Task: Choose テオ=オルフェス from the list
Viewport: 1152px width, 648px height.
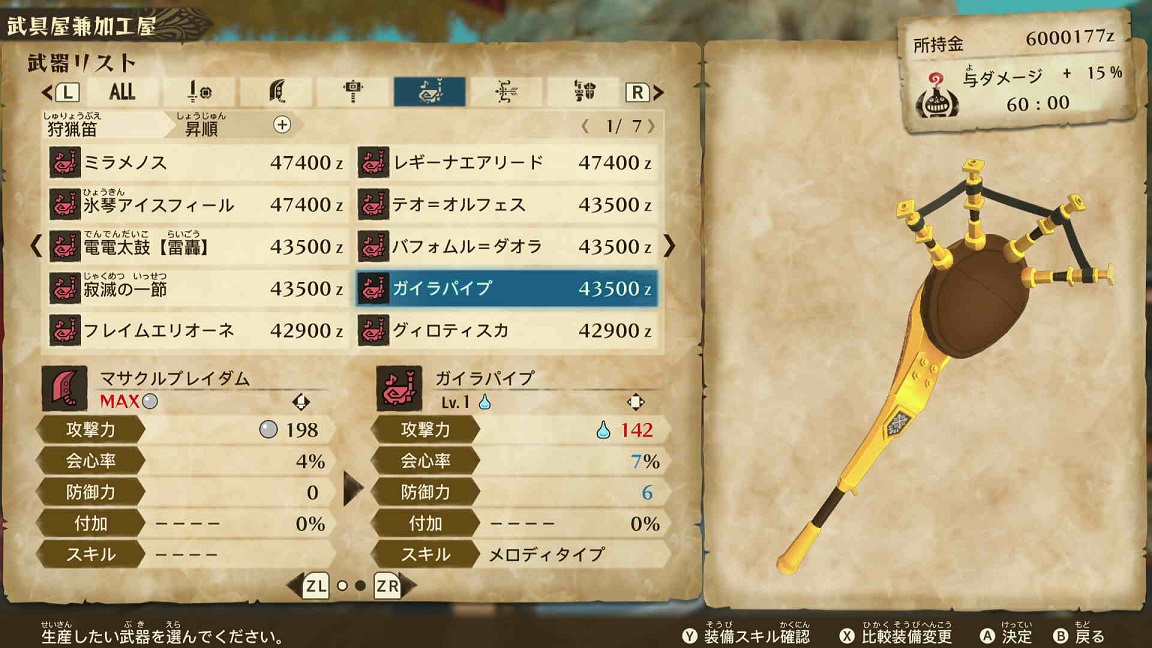Action: [x=506, y=205]
